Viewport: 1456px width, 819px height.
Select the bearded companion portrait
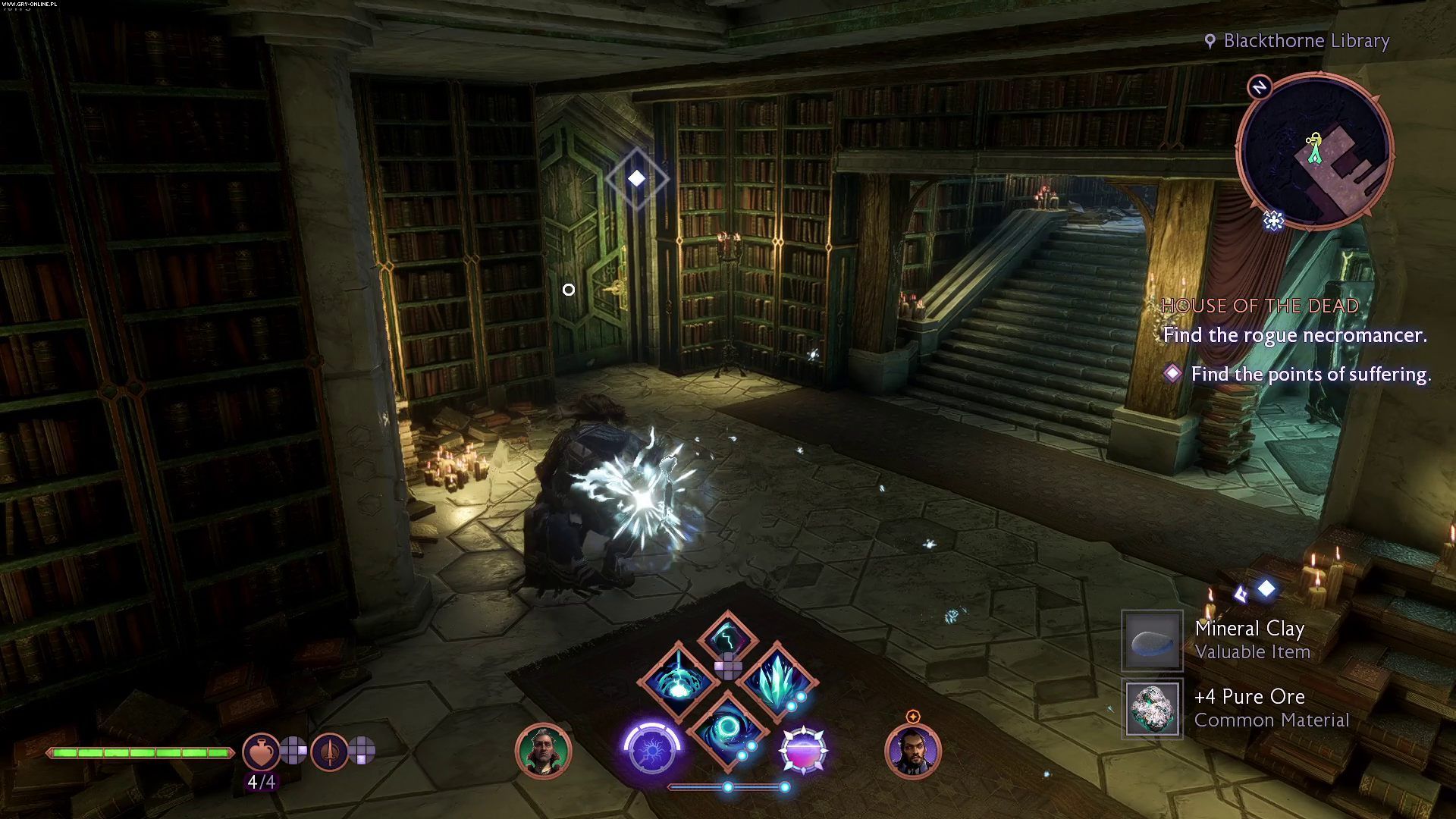click(913, 751)
